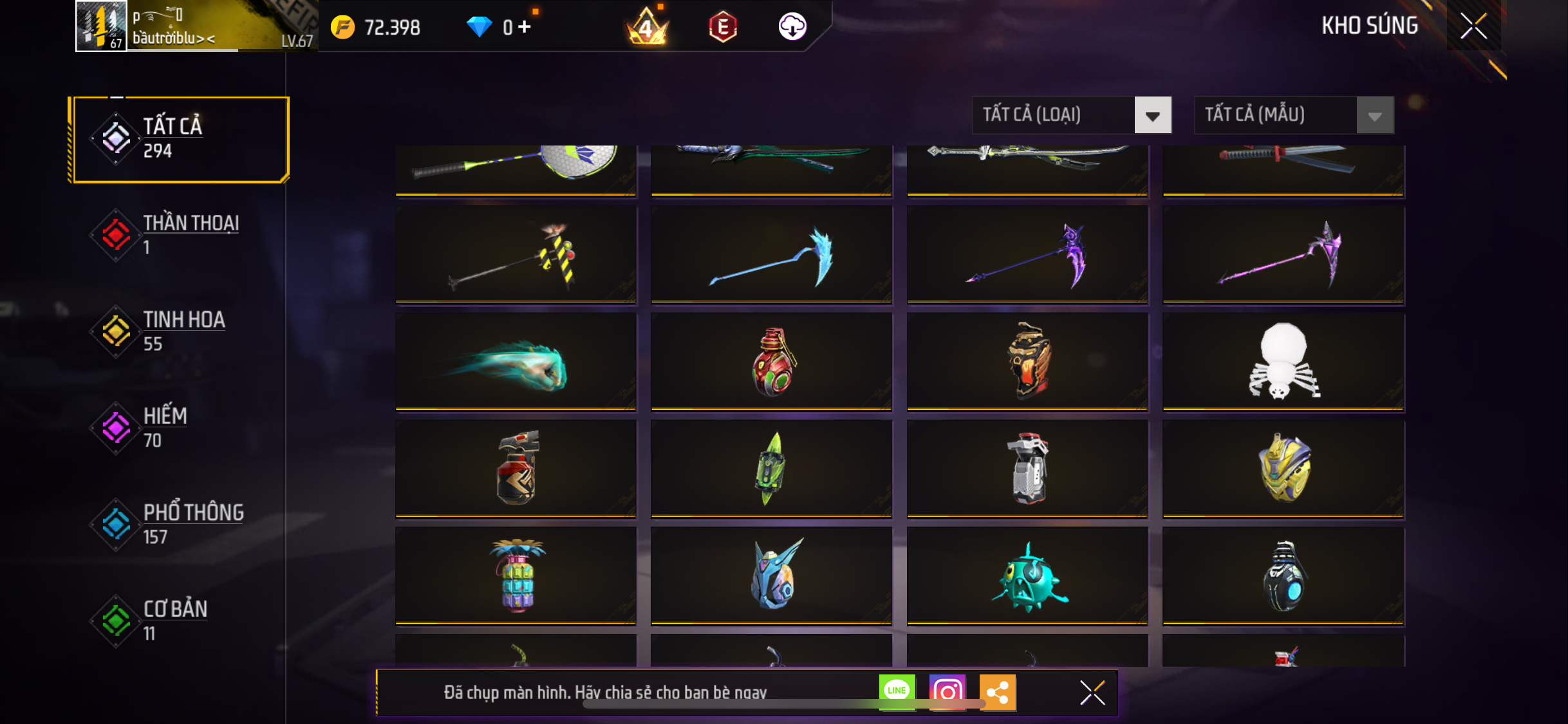
Task: Open the Tất Cả (Loại) type dropdown
Action: pyautogui.click(x=1071, y=115)
